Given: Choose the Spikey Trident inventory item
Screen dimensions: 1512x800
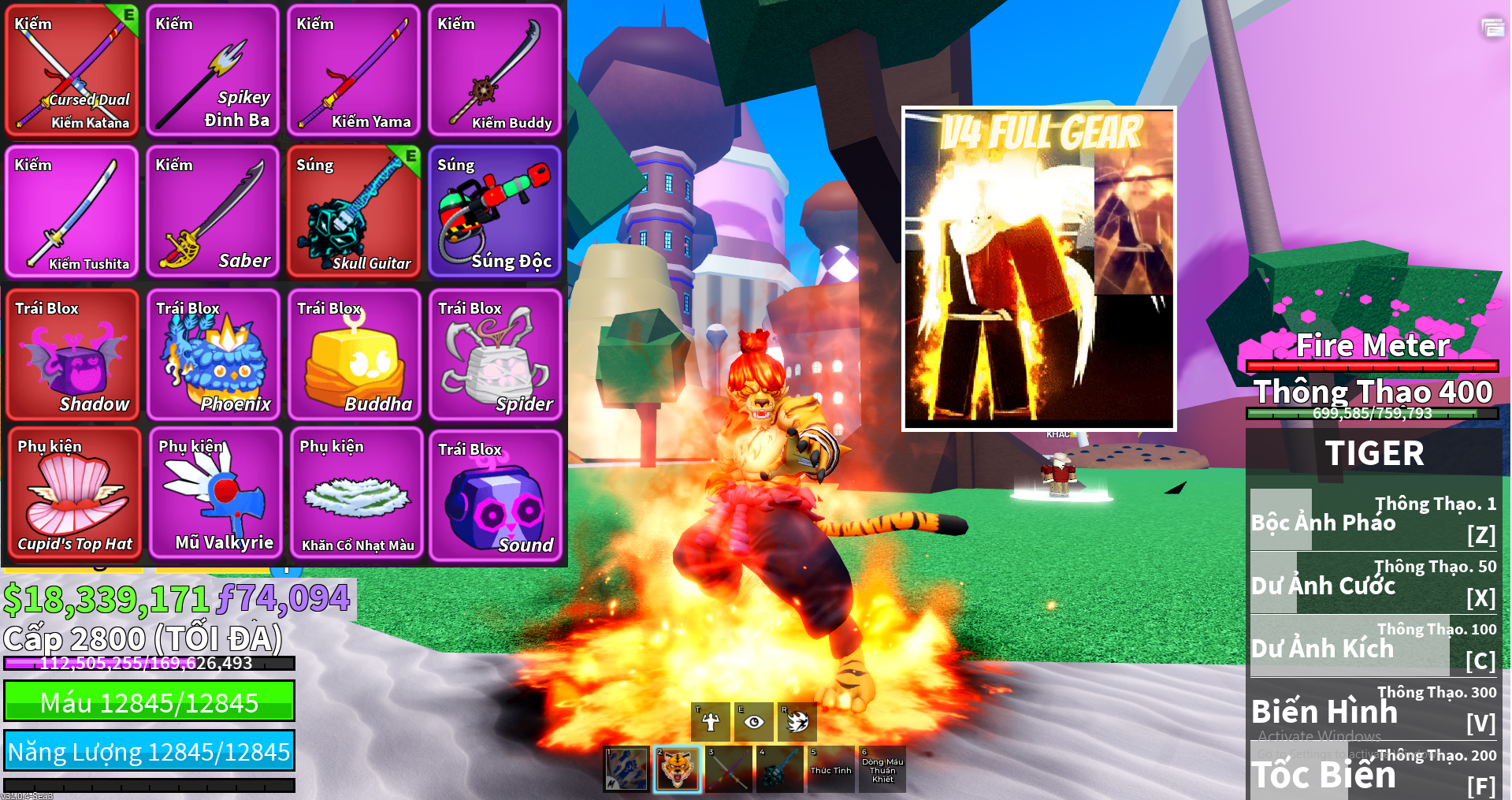Looking at the screenshot, I should click(213, 70).
